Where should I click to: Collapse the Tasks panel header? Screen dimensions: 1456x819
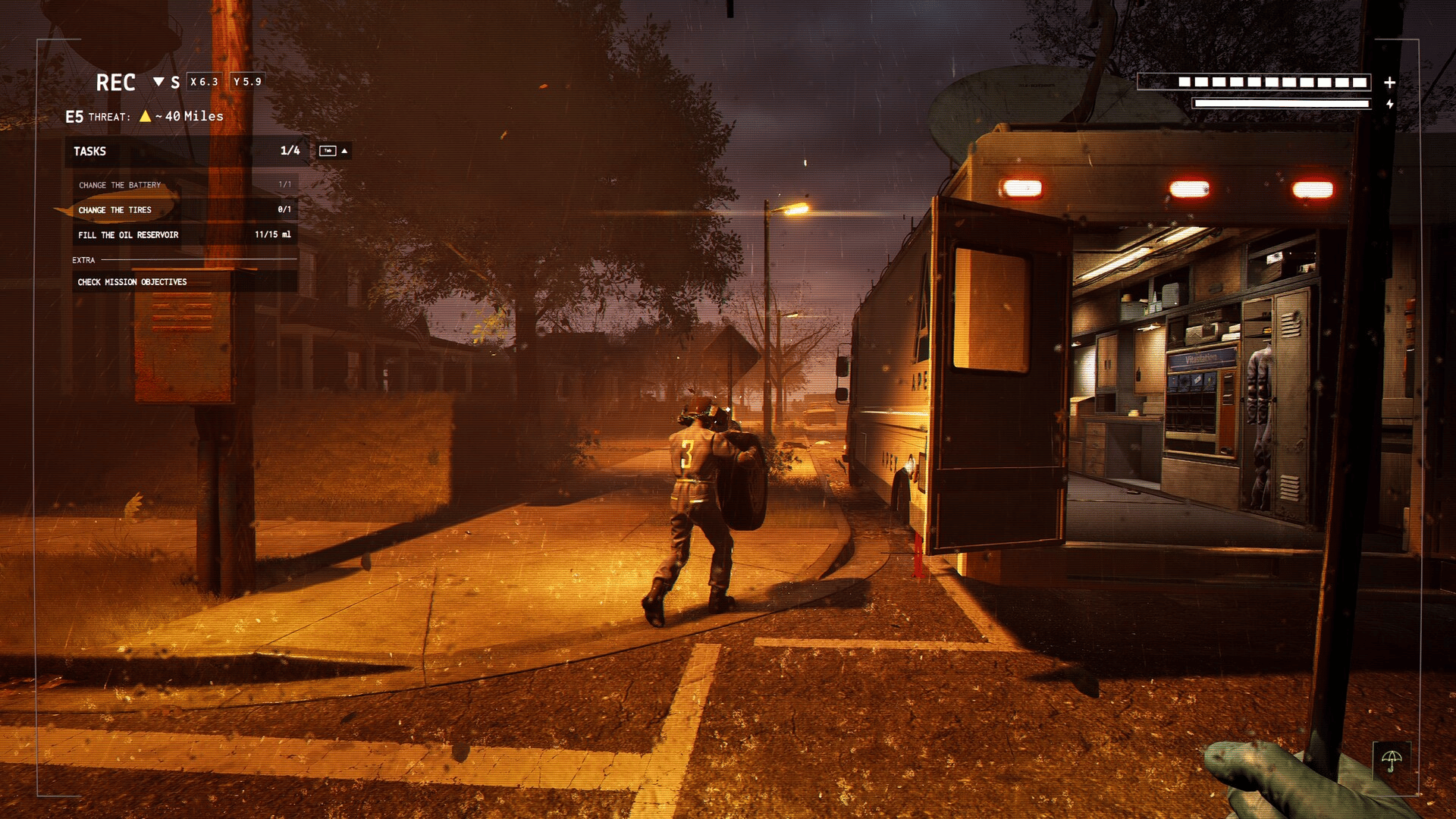pos(344,151)
